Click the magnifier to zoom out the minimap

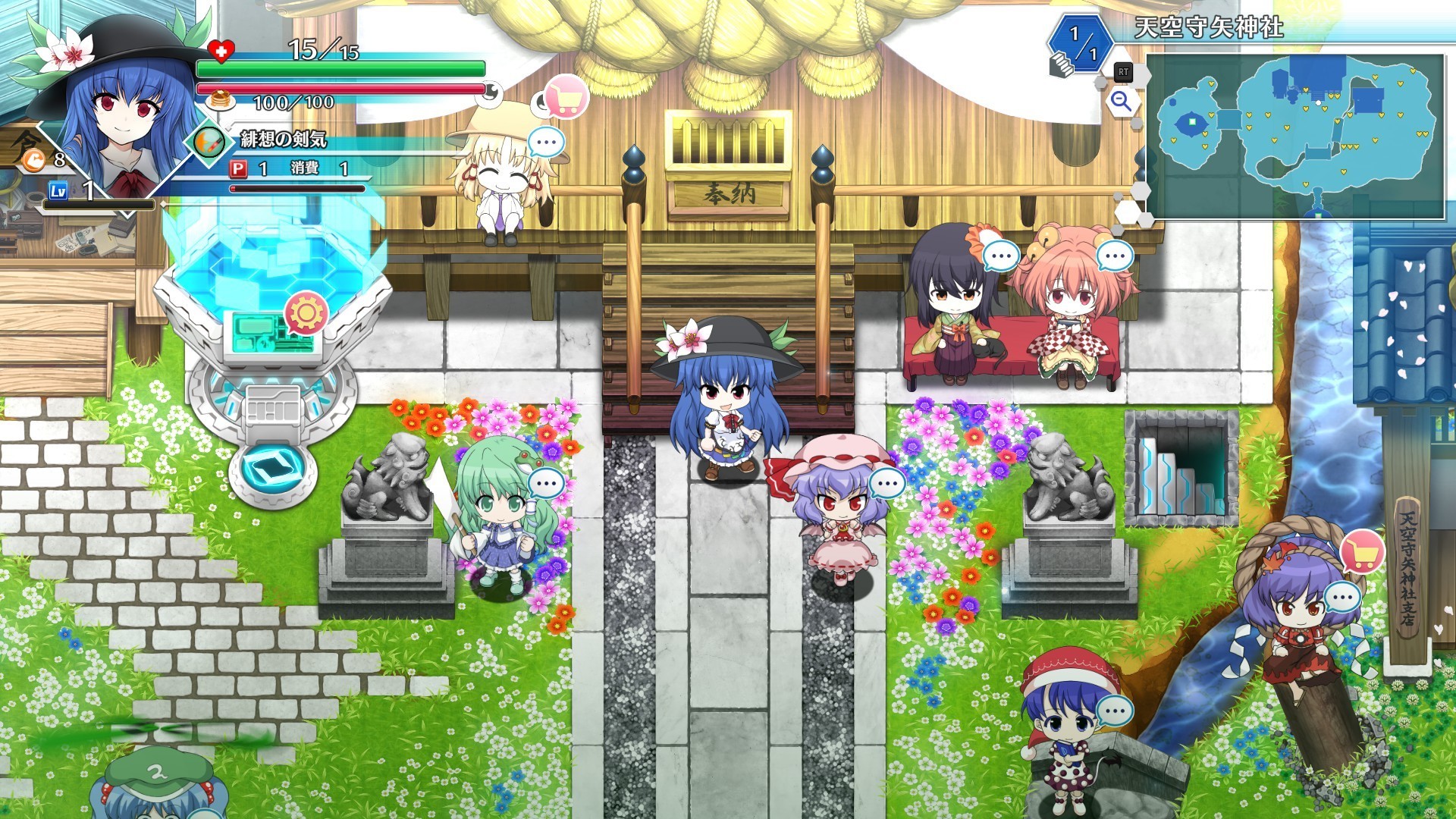pyautogui.click(x=1121, y=99)
